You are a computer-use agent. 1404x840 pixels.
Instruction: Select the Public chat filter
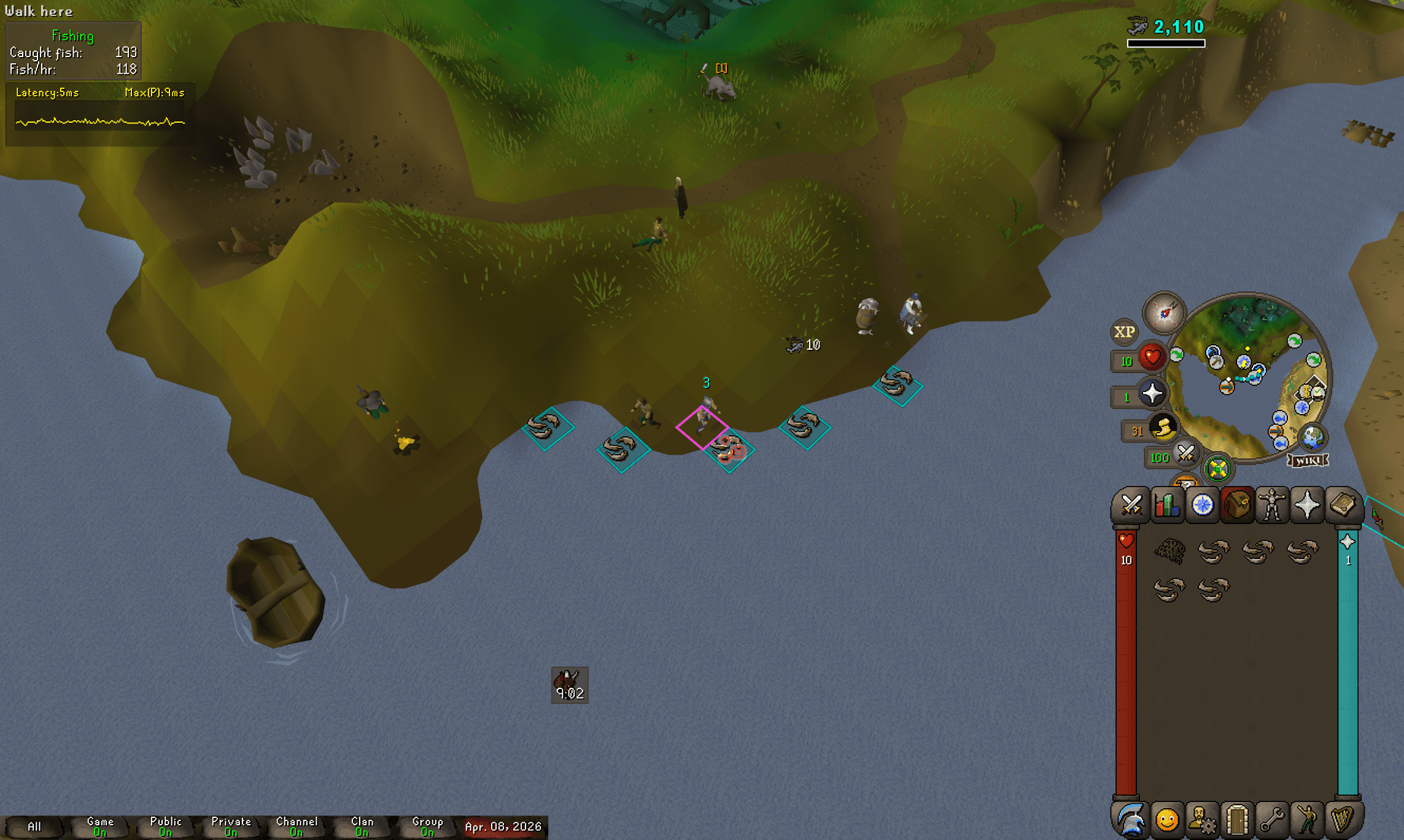coord(166,826)
